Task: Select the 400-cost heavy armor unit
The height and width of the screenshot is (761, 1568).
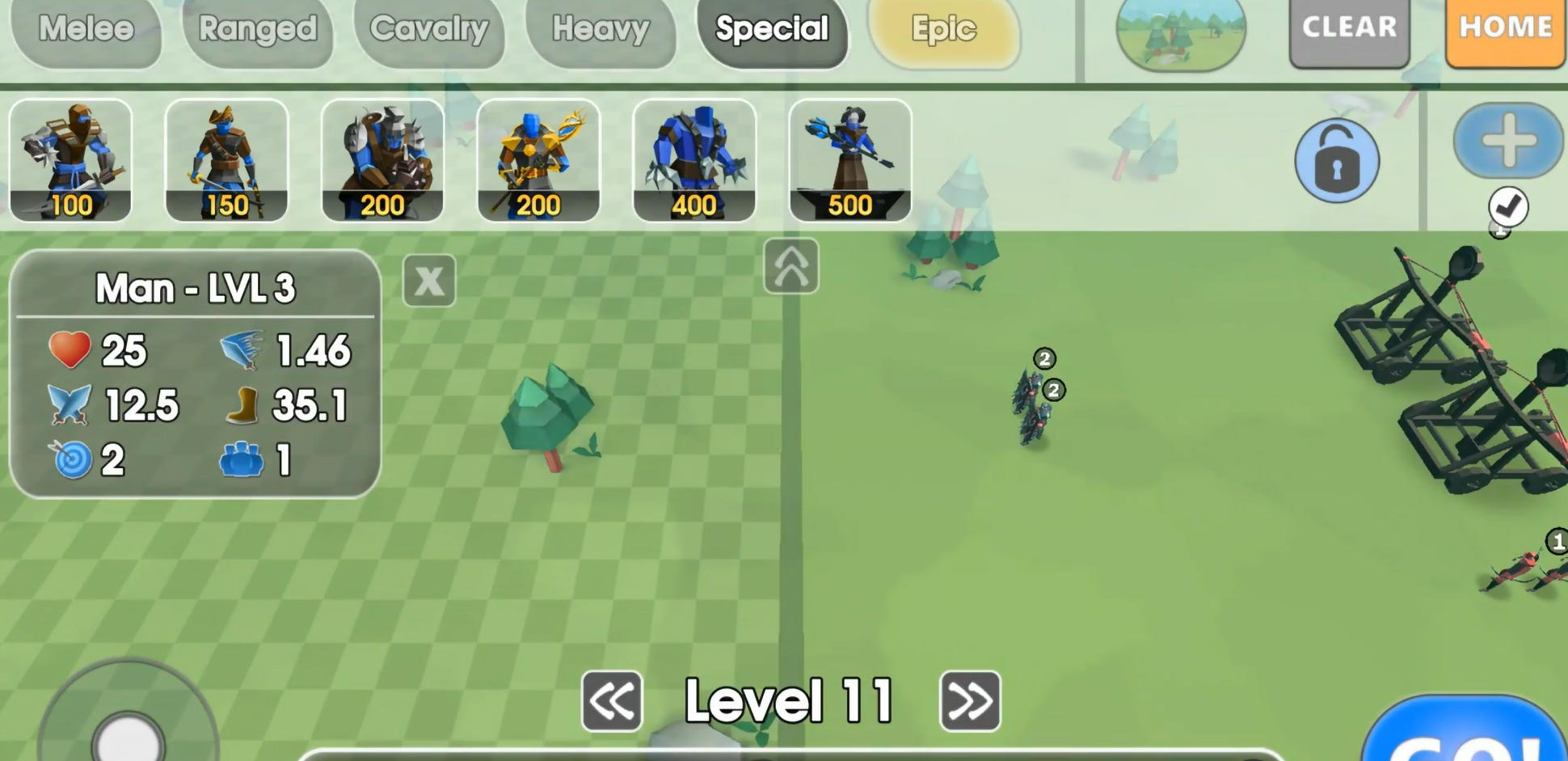Action: (695, 159)
